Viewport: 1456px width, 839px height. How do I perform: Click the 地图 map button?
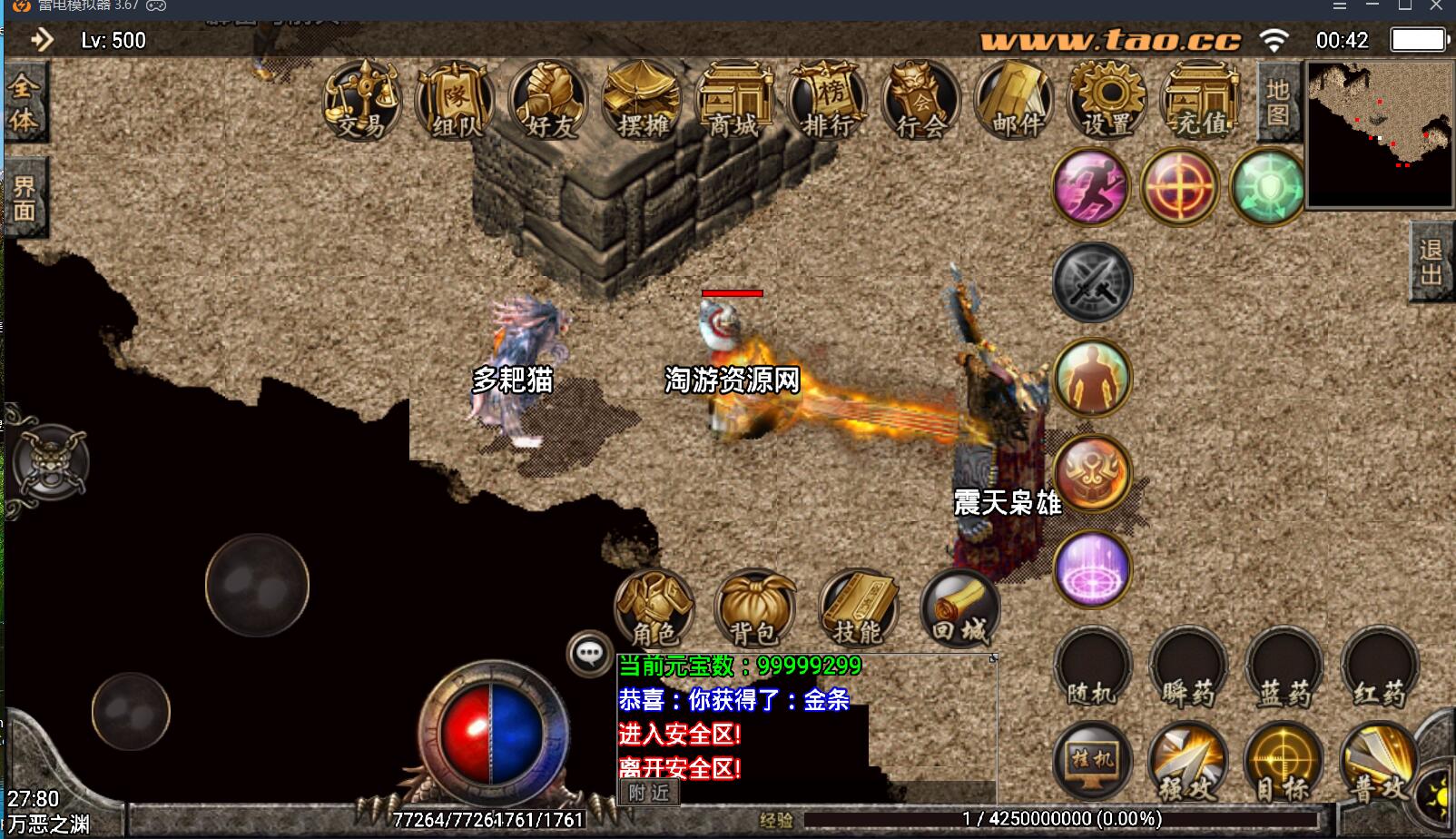1278,103
